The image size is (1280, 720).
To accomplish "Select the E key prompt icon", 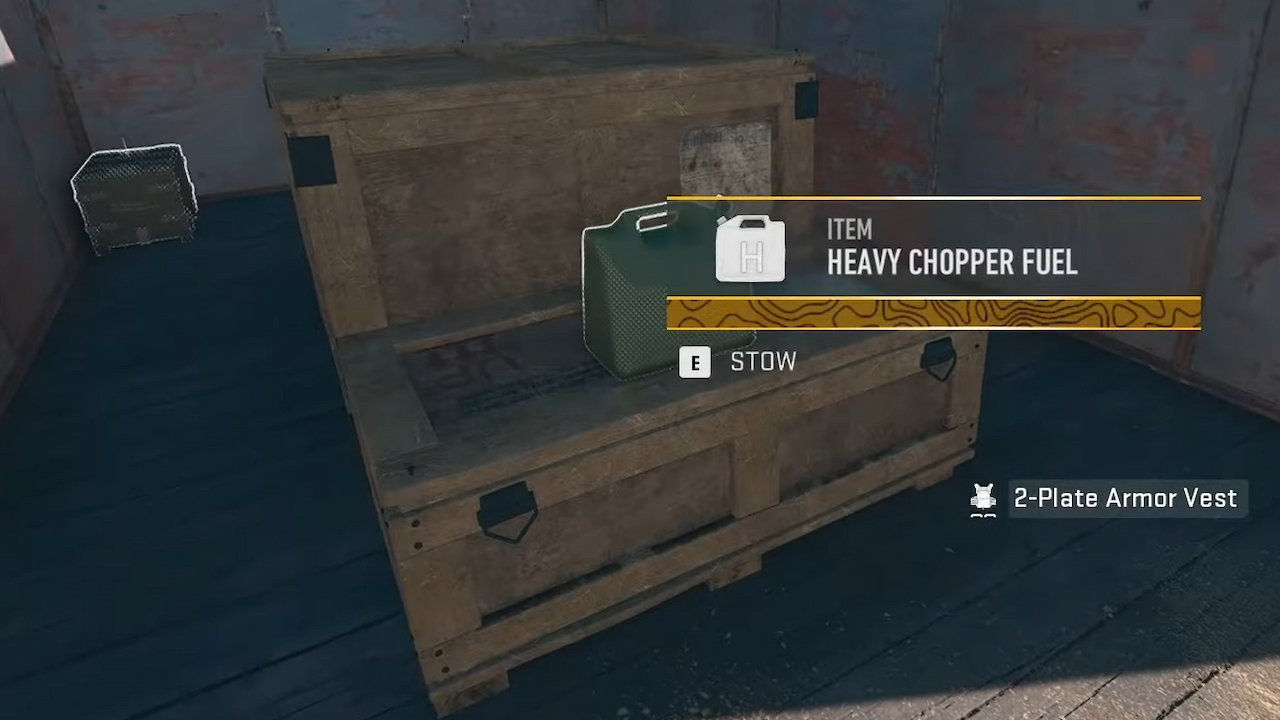I will point(695,363).
